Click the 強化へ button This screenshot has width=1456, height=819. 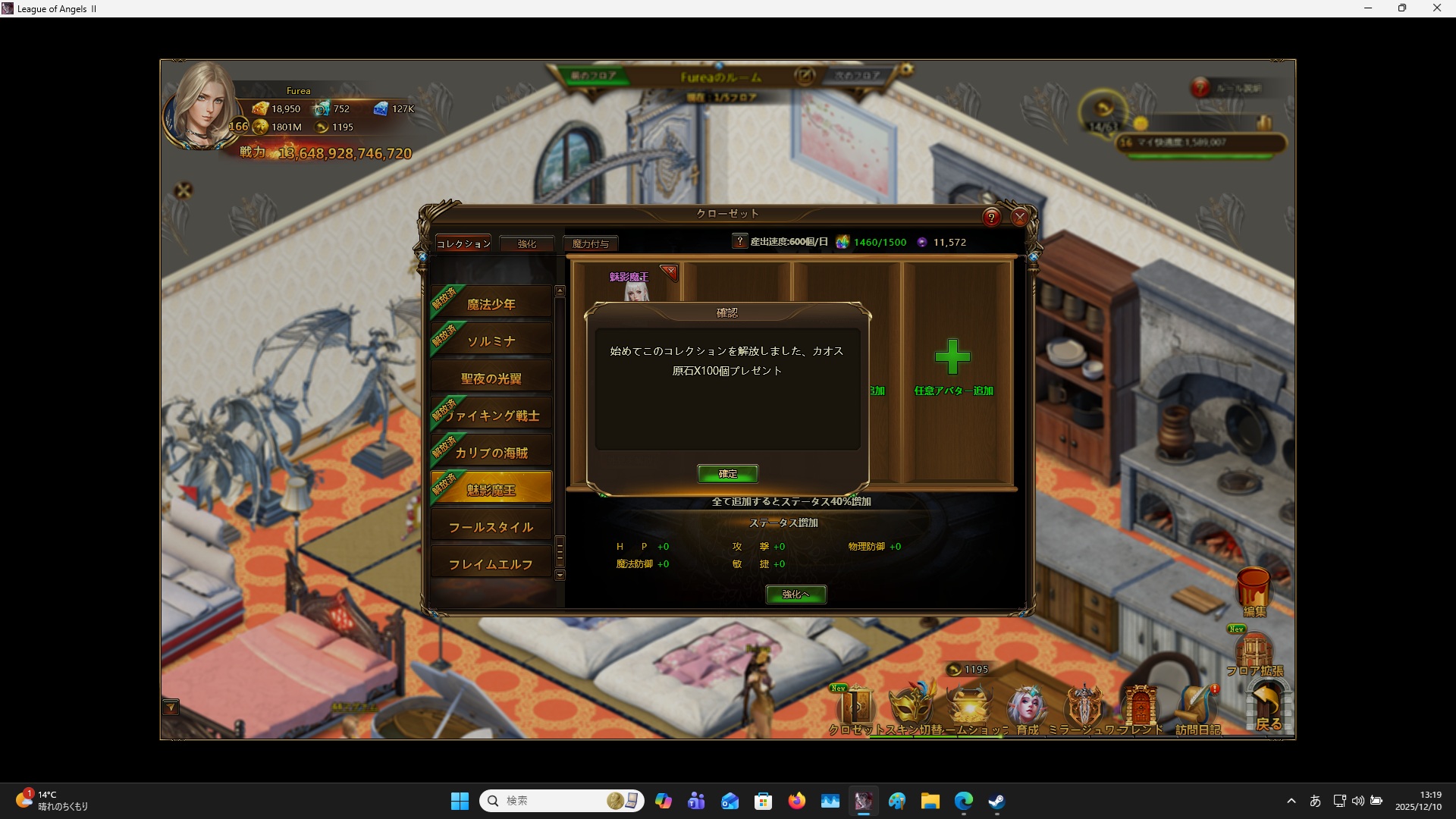pyautogui.click(x=795, y=595)
